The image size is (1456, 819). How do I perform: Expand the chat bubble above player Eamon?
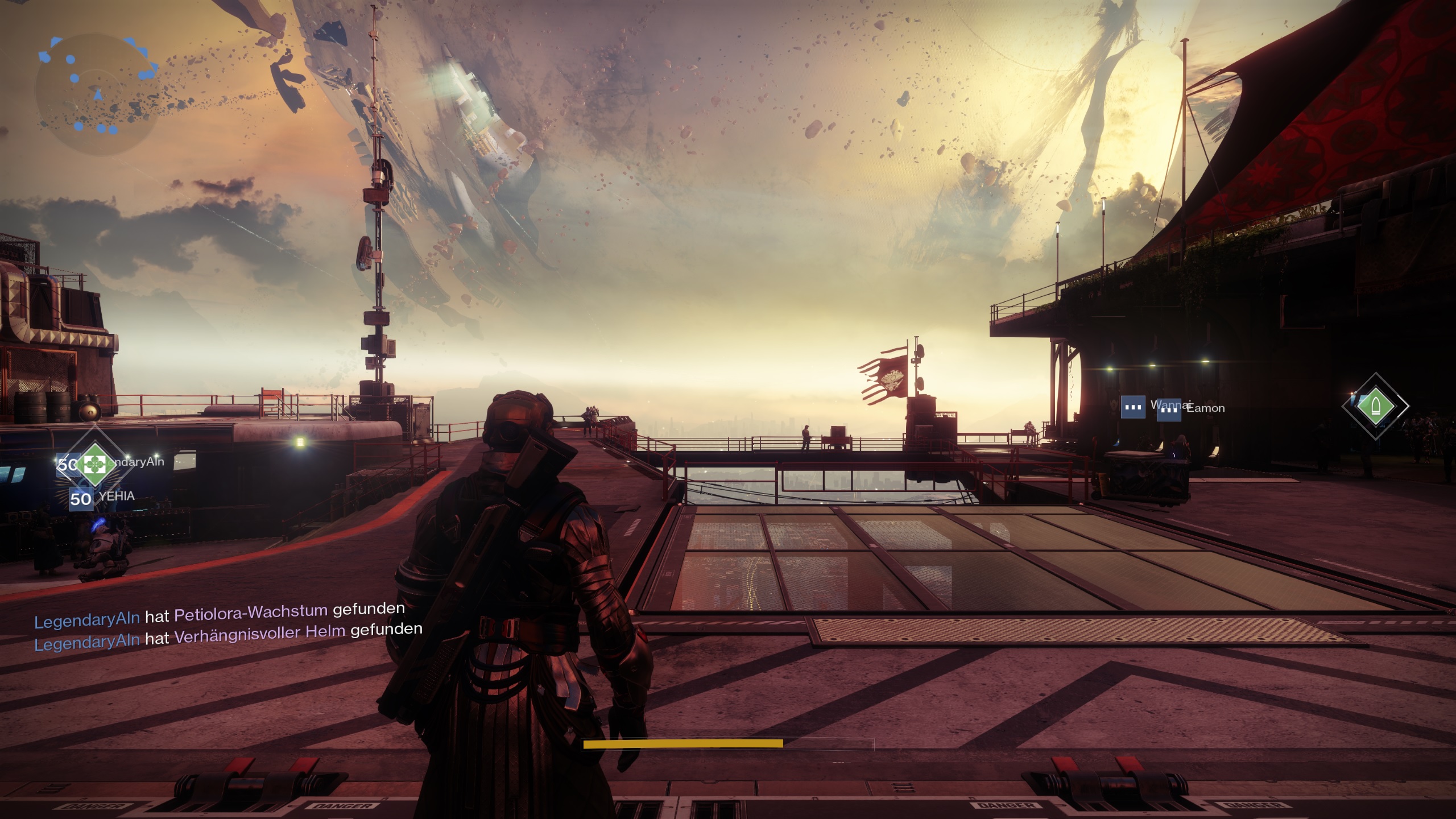click(x=1169, y=409)
